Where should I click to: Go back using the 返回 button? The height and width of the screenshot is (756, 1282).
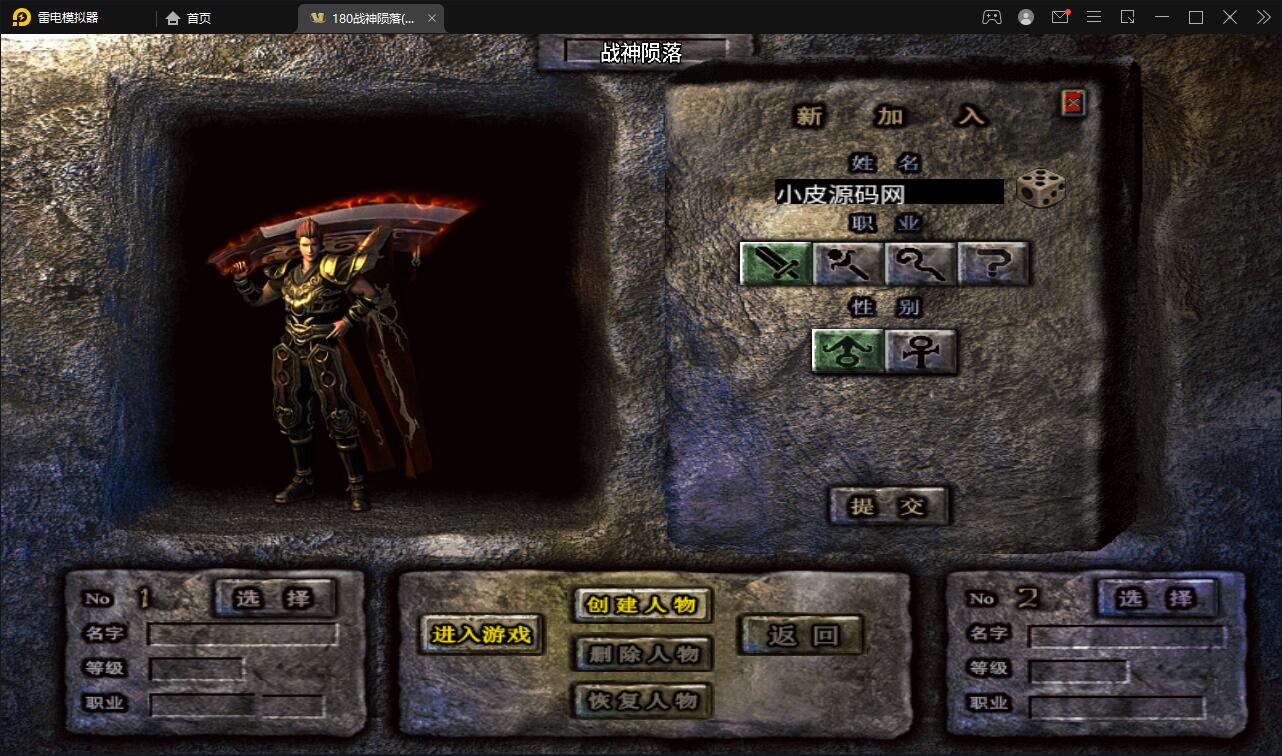coord(801,634)
